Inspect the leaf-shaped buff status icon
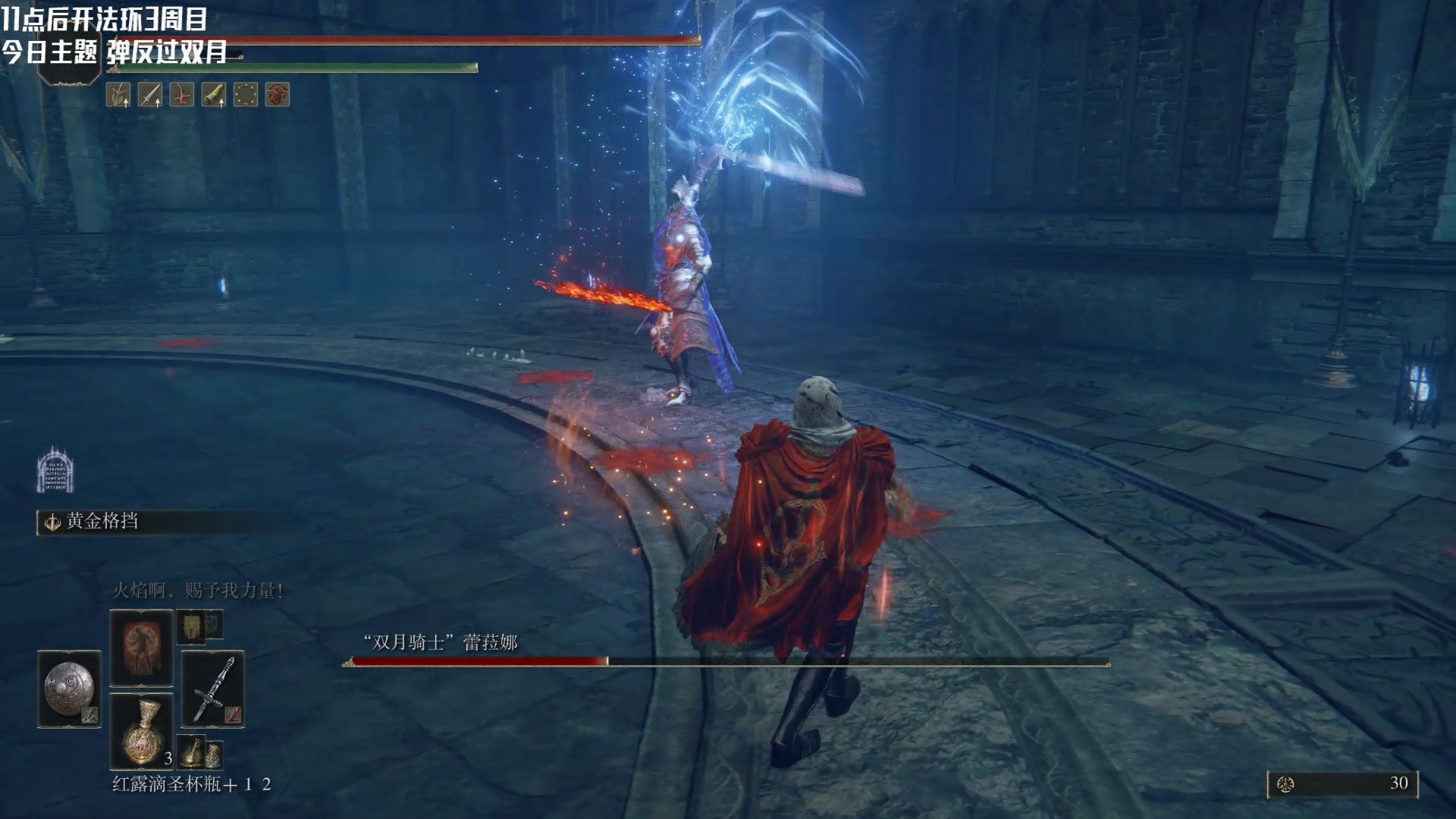The width and height of the screenshot is (1456, 819). click(x=118, y=95)
